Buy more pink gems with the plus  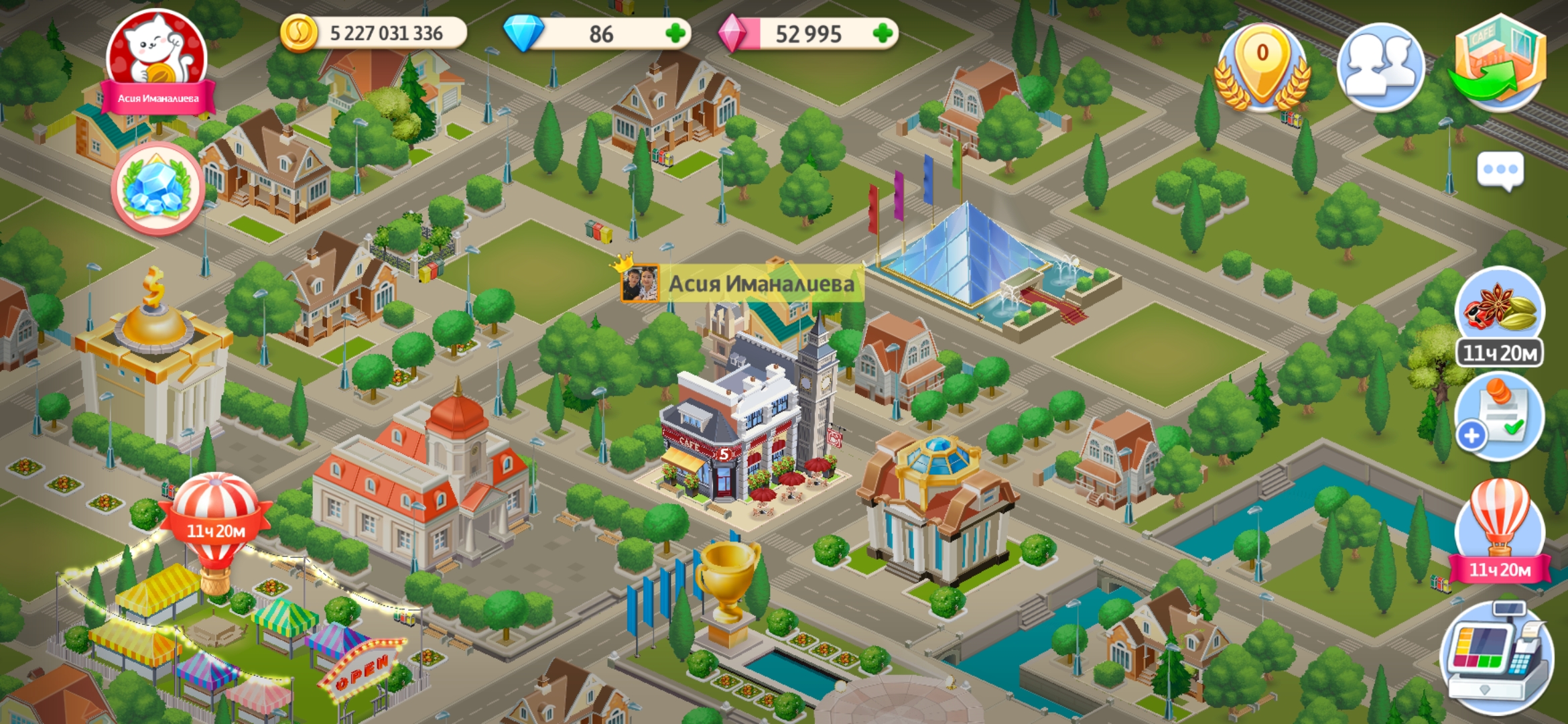pos(883,34)
